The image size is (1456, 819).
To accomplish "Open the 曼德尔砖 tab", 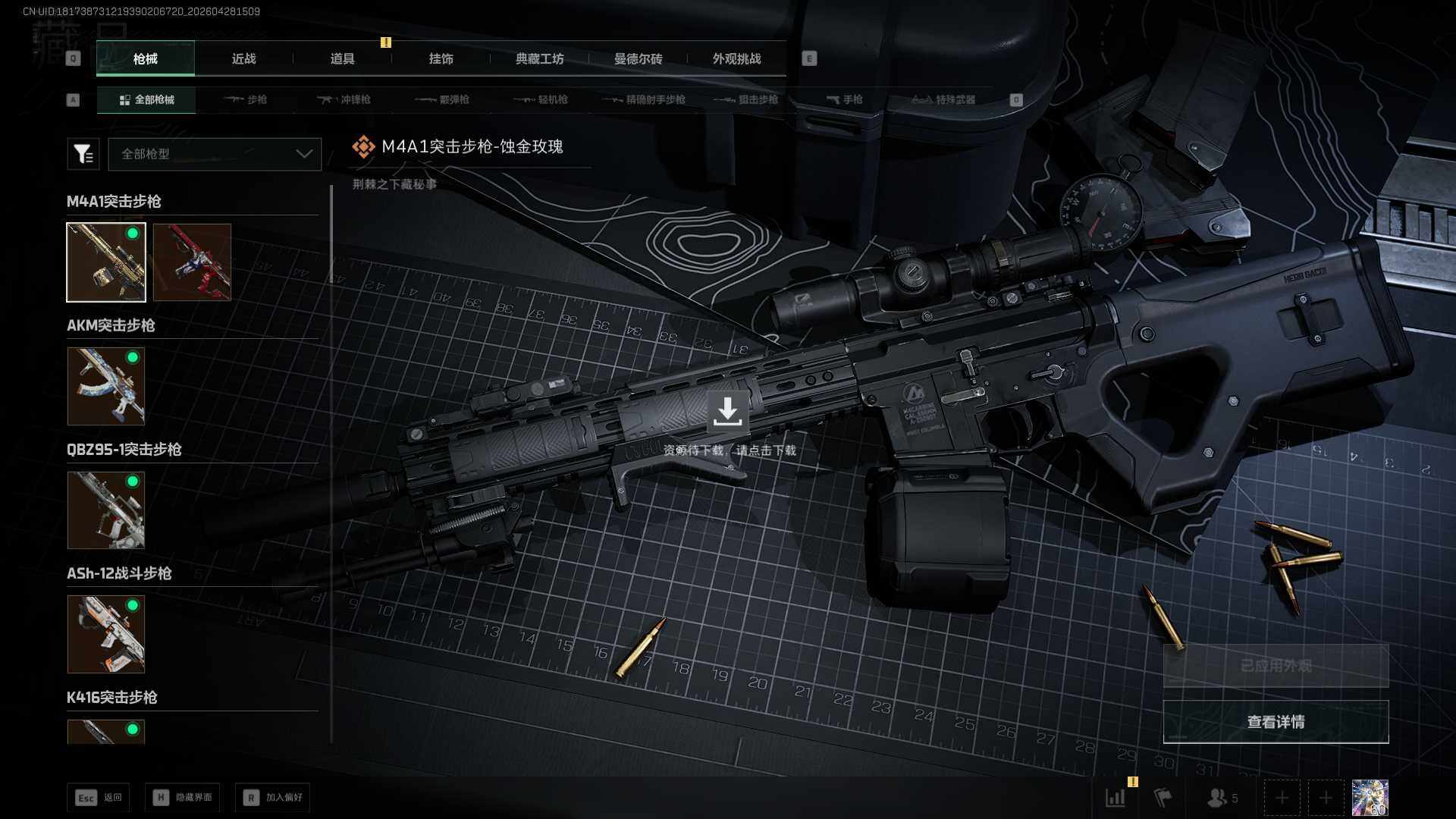I will (x=638, y=59).
